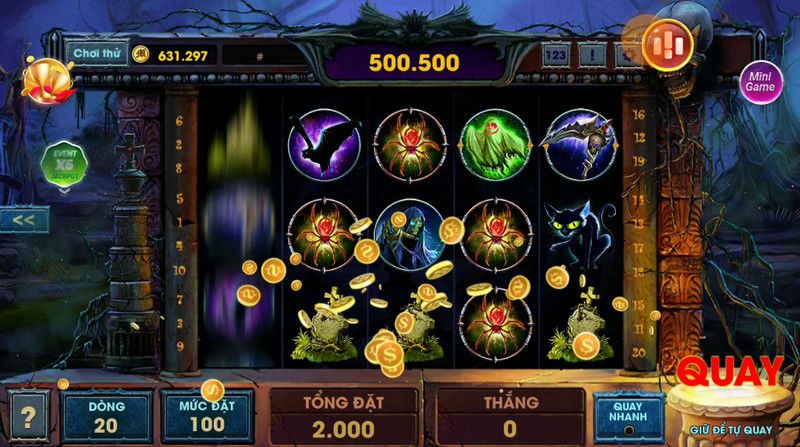
Task: Open the 123 history button
Action: 557,55
